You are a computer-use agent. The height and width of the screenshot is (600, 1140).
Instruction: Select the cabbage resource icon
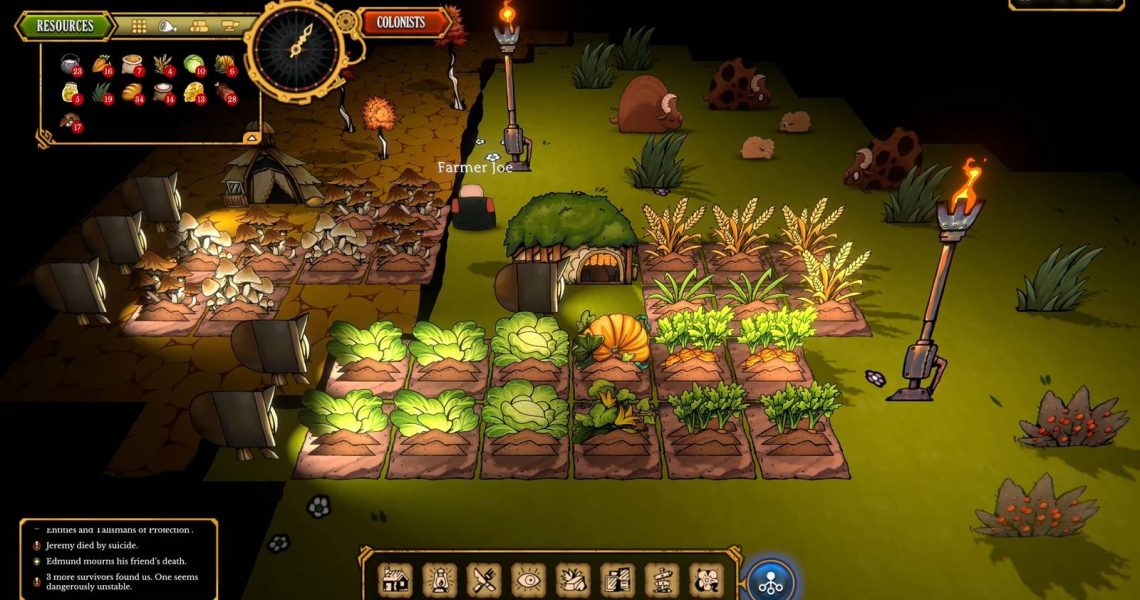194,65
